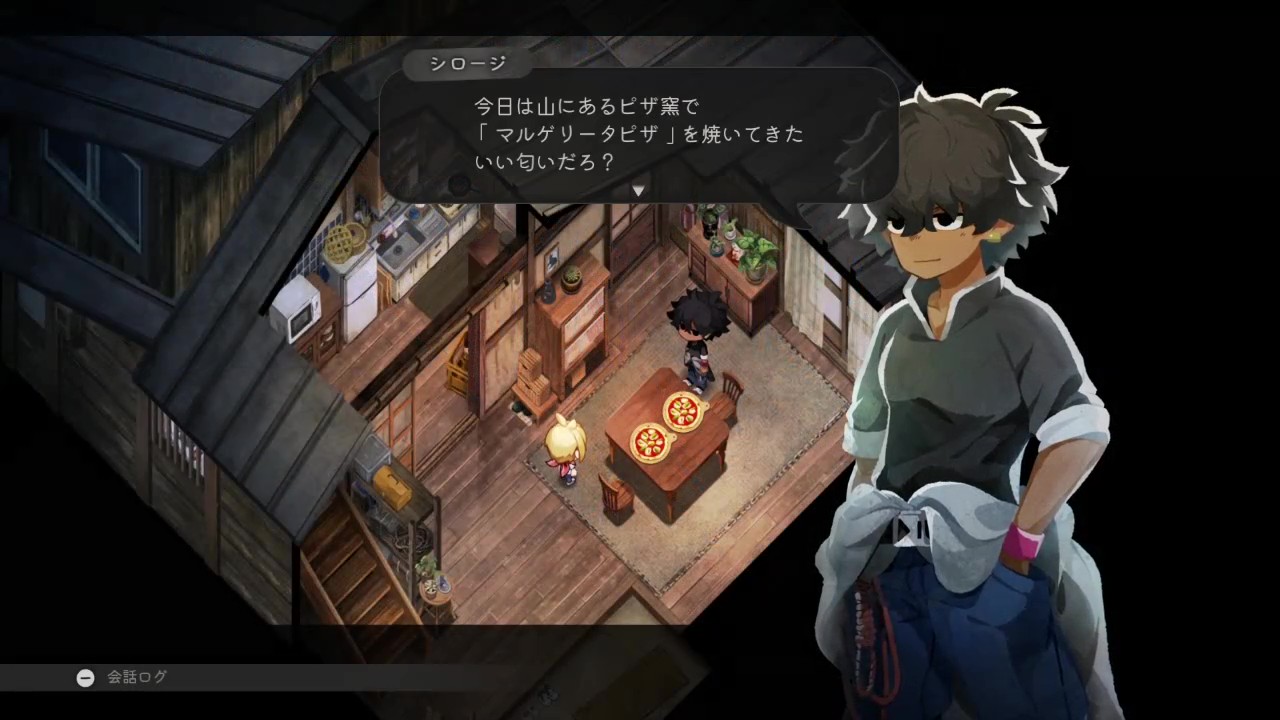Select the Margherita pizza on the table's left

point(648,443)
